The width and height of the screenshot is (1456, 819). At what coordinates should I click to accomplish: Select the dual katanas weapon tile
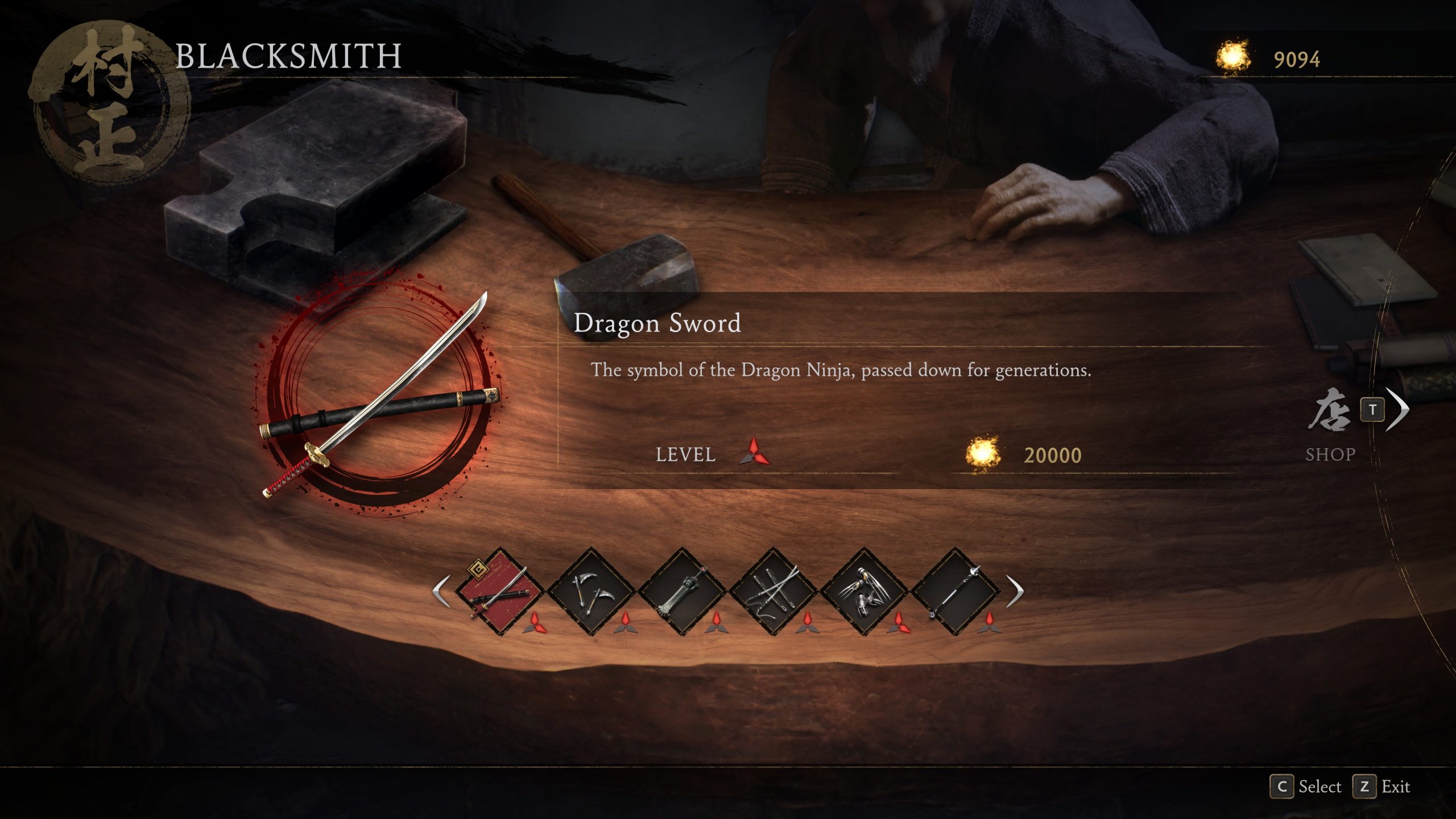773,591
